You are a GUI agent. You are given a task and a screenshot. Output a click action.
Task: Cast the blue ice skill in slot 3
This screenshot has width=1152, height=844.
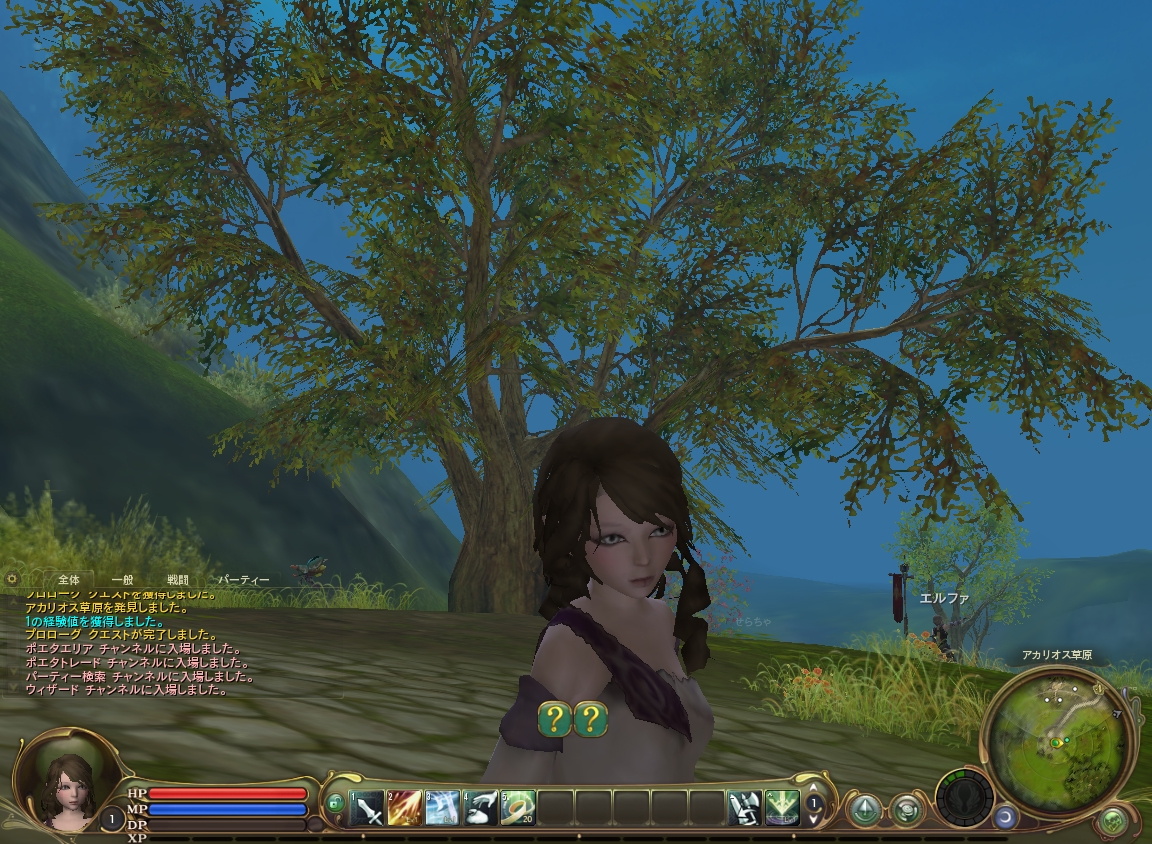click(442, 807)
